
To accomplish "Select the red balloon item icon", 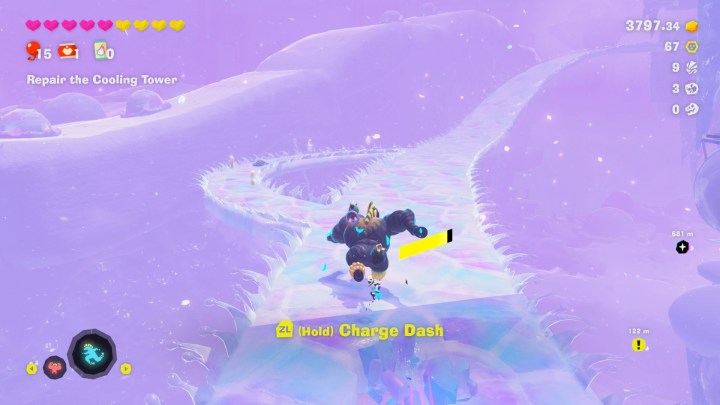I will [x=32, y=52].
